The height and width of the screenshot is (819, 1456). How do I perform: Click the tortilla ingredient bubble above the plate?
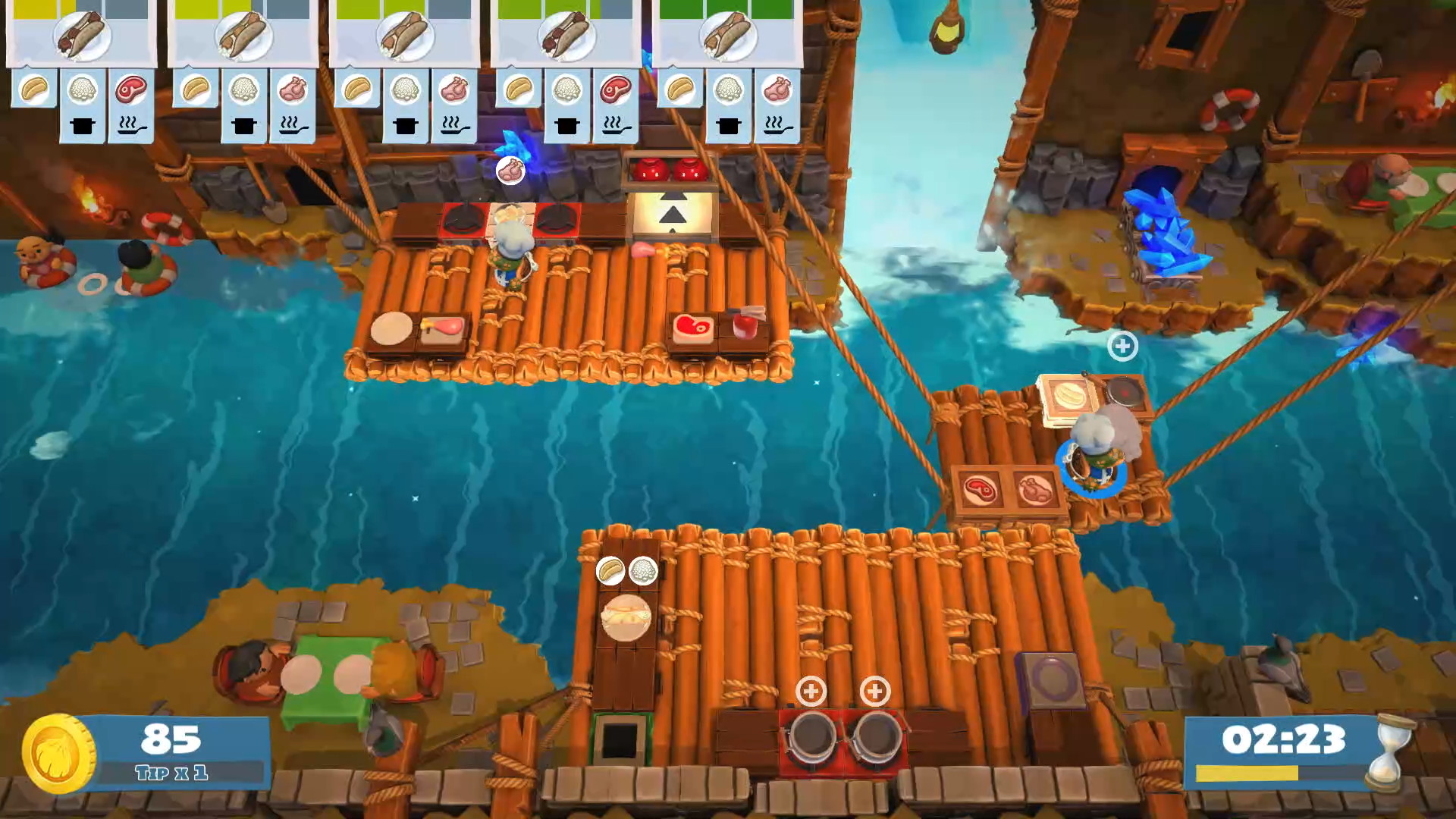click(x=610, y=570)
